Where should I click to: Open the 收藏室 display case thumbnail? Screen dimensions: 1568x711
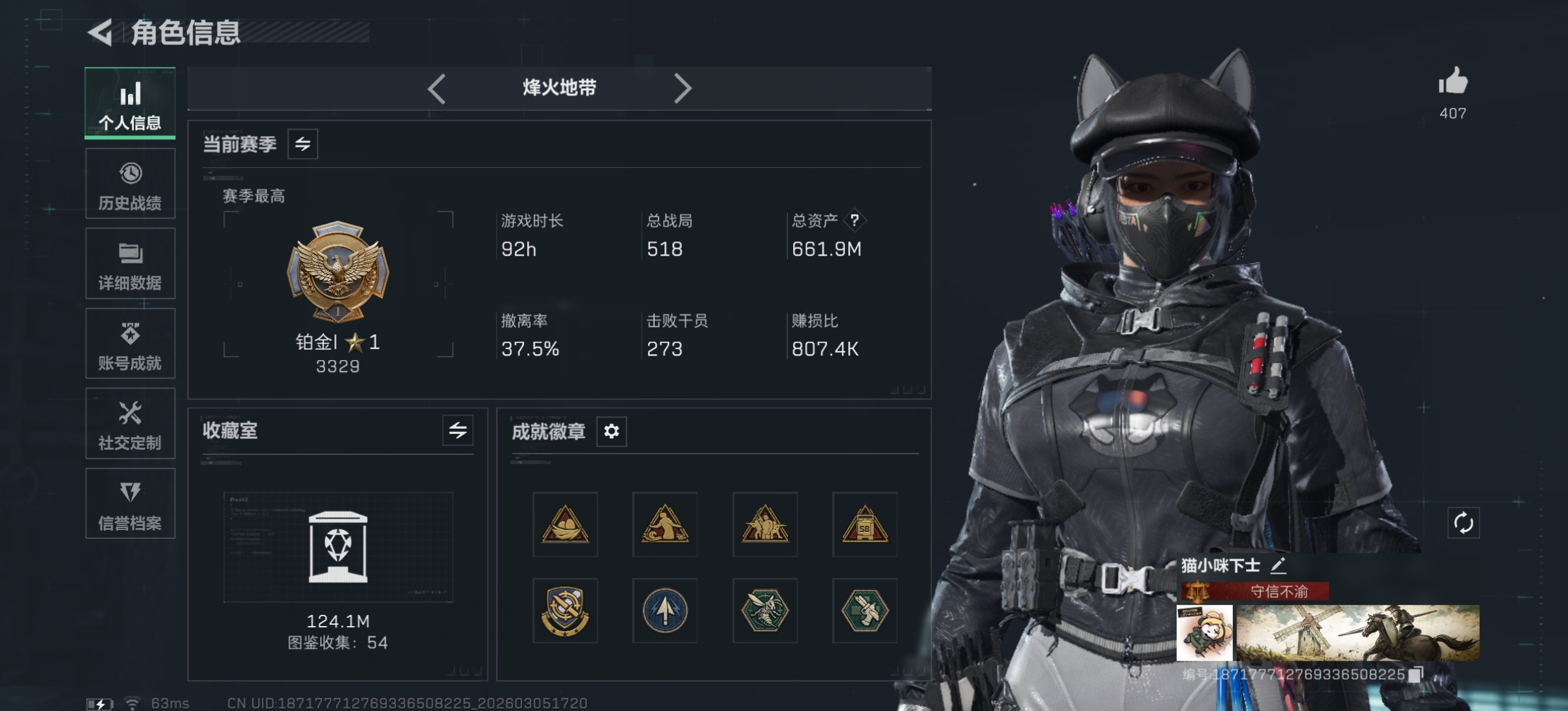click(x=338, y=547)
